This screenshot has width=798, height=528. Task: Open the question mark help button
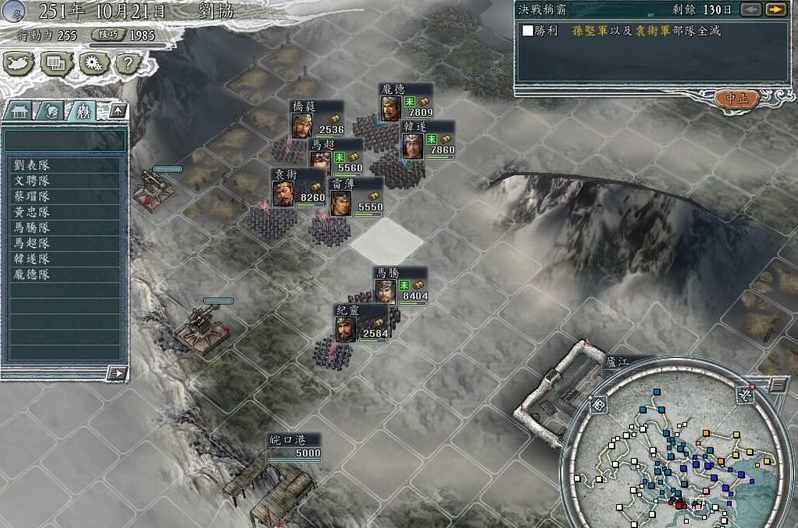point(126,64)
